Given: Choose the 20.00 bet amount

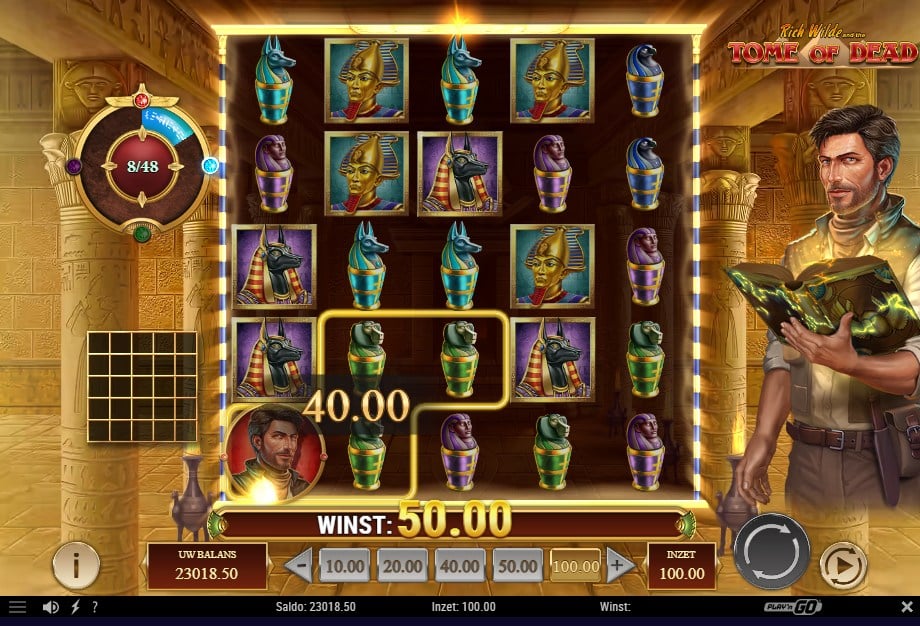Looking at the screenshot, I should click(x=402, y=566).
